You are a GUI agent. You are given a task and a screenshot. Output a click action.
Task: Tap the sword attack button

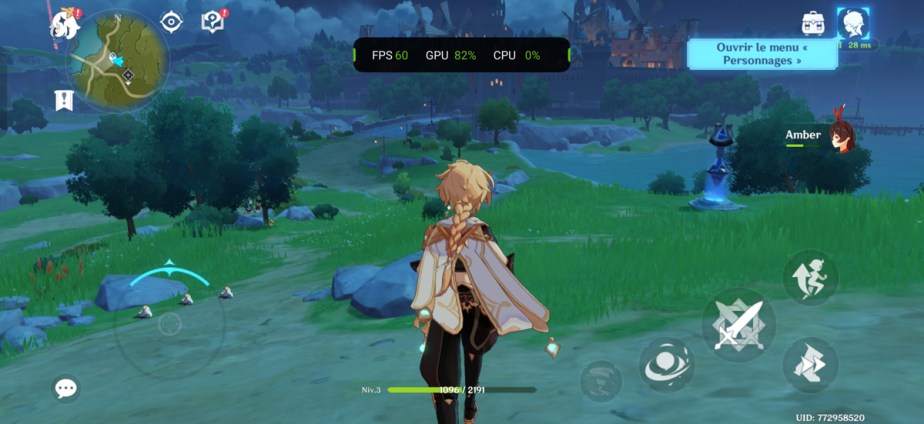(738, 324)
